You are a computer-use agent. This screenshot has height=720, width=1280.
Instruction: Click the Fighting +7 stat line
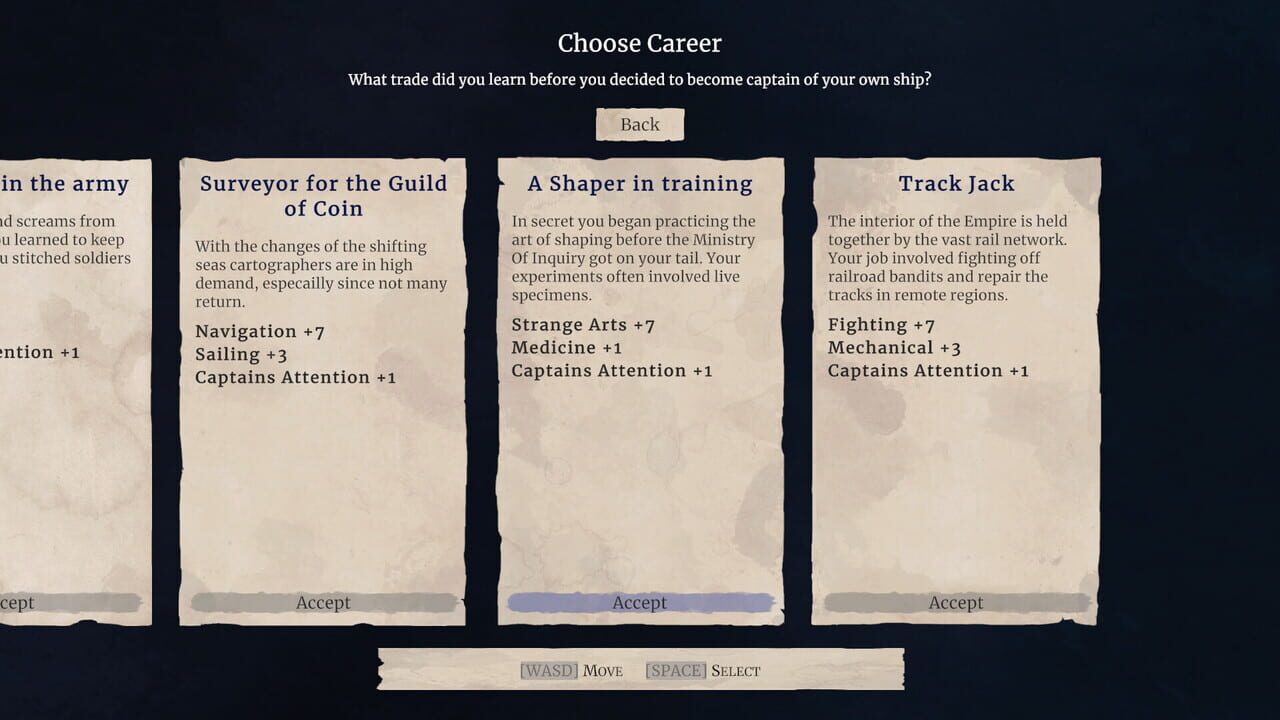pyautogui.click(x=880, y=324)
